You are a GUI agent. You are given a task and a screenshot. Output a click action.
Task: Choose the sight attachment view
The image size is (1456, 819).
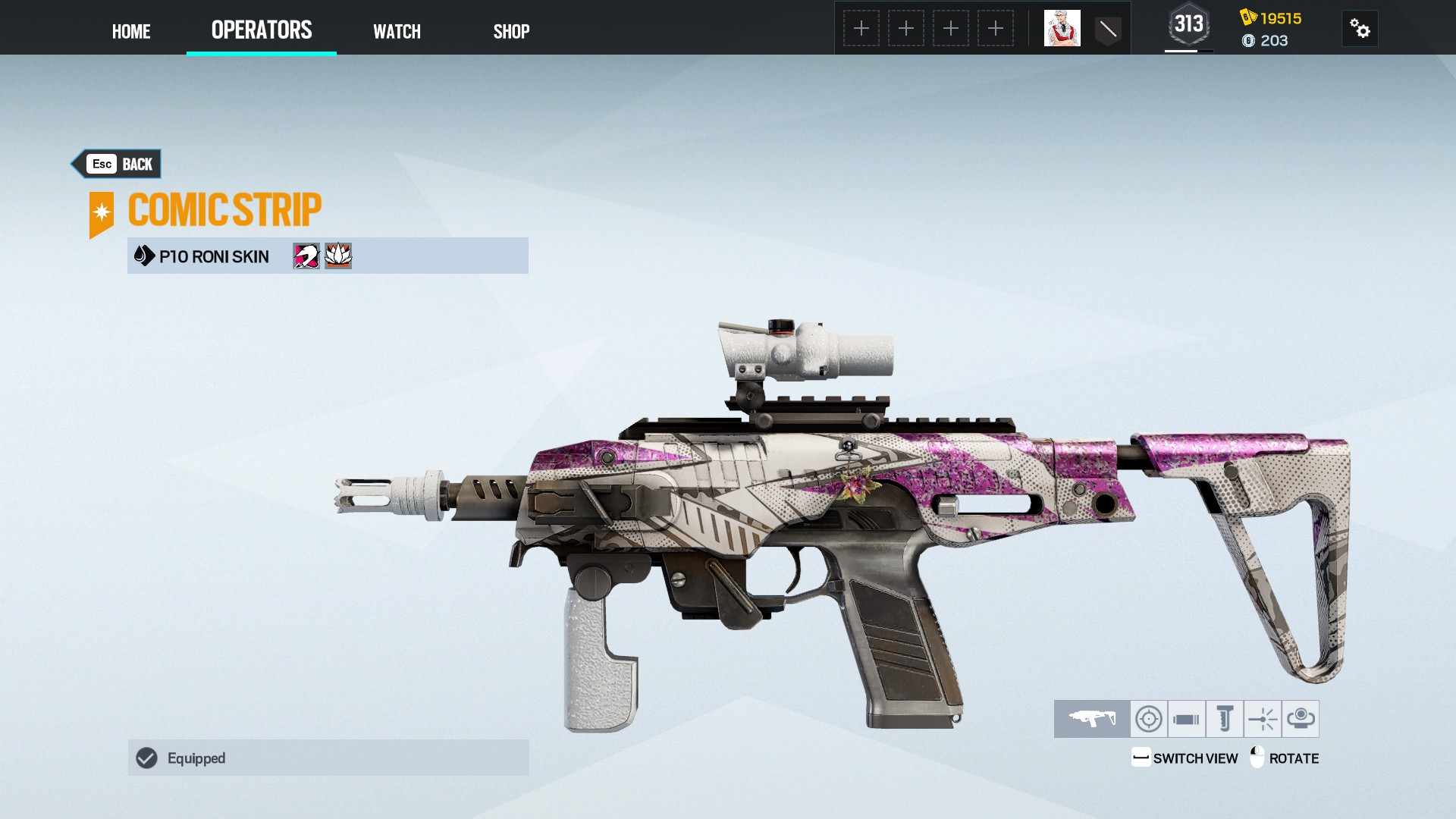1149,718
